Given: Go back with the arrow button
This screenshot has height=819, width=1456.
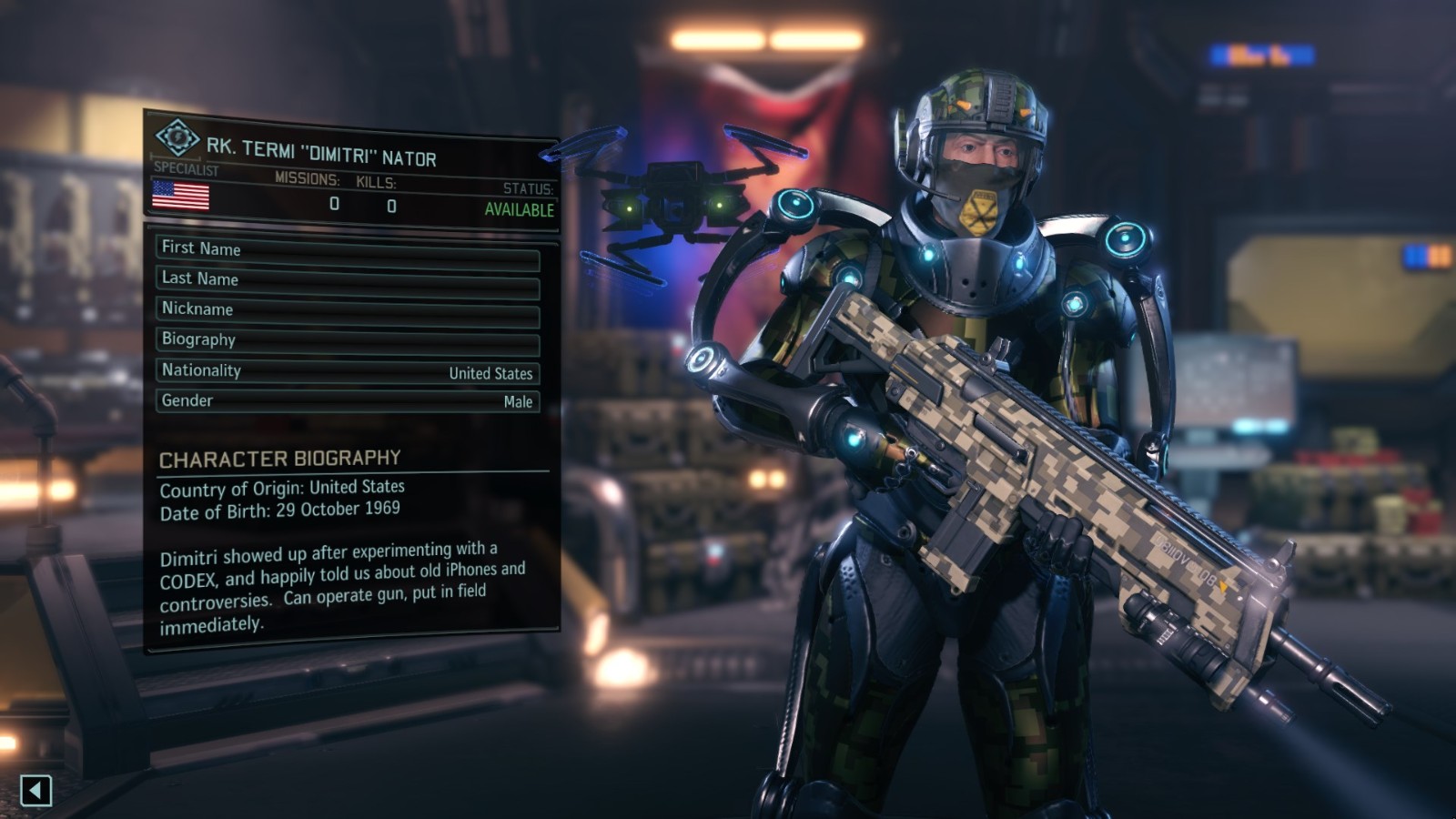Looking at the screenshot, I should tap(35, 790).
